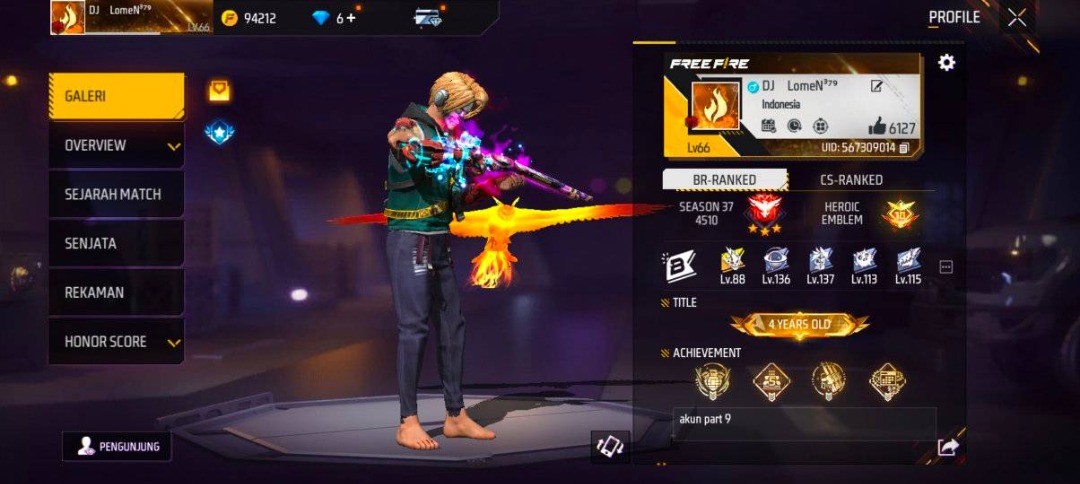1080x484 pixels.
Task: Open the orange heart gift icon
Action: [219, 91]
